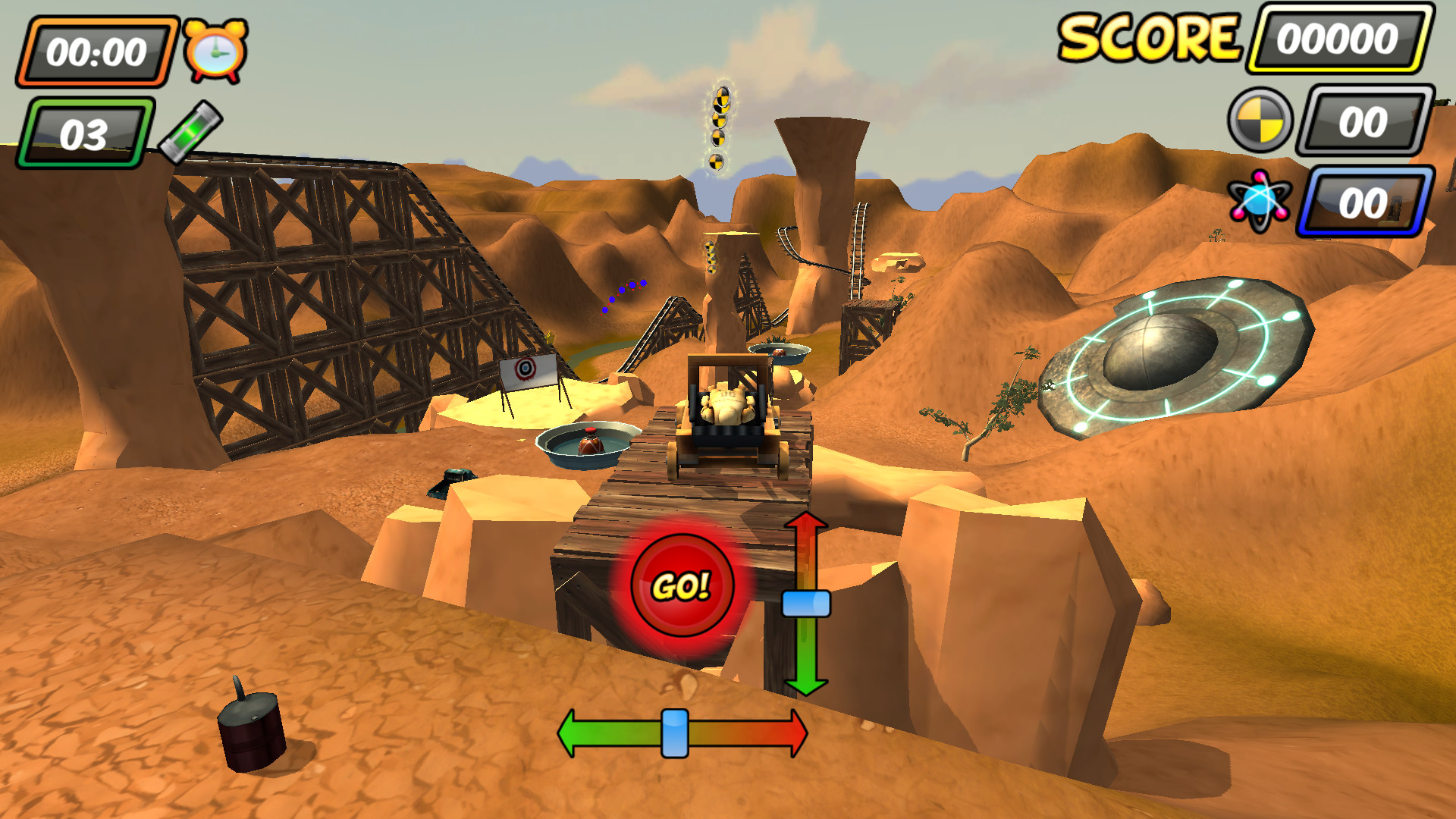The width and height of the screenshot is (1456, 819).
Task: Click the alarm clock timer icon
Action: tap(215, 49)
